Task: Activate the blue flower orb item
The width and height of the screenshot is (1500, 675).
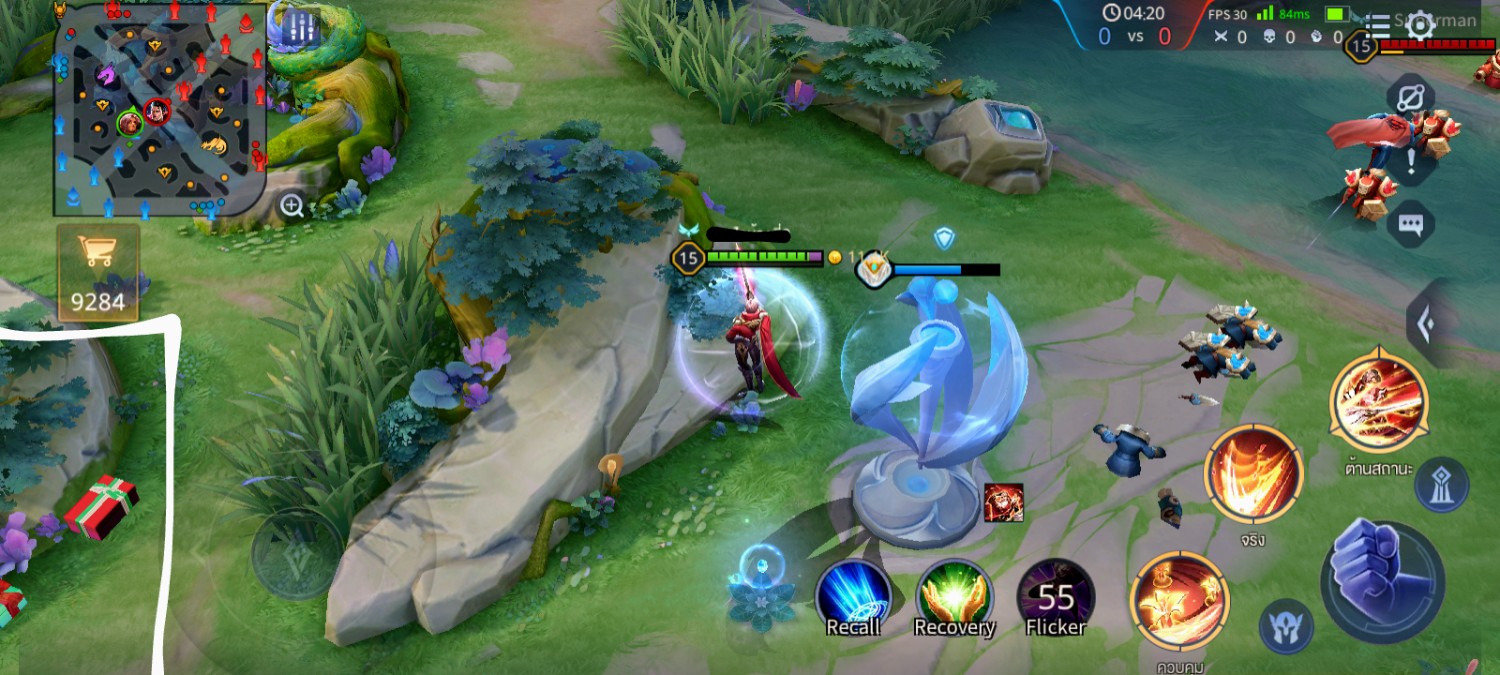Action: click(x=762, y=589)
